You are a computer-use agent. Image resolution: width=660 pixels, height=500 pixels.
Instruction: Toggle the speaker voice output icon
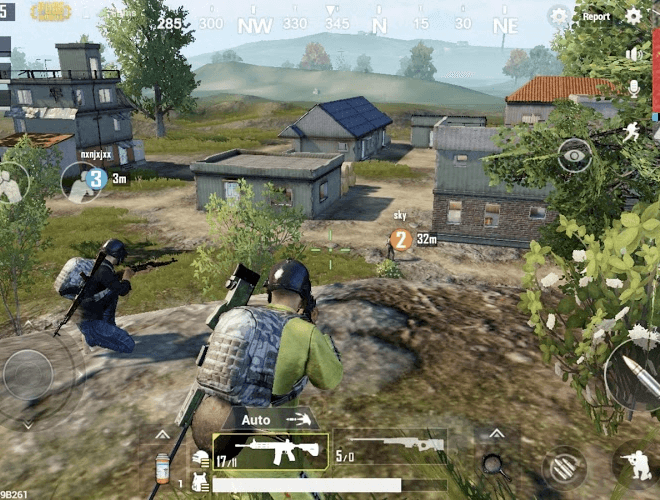click(x=632, y=53)
